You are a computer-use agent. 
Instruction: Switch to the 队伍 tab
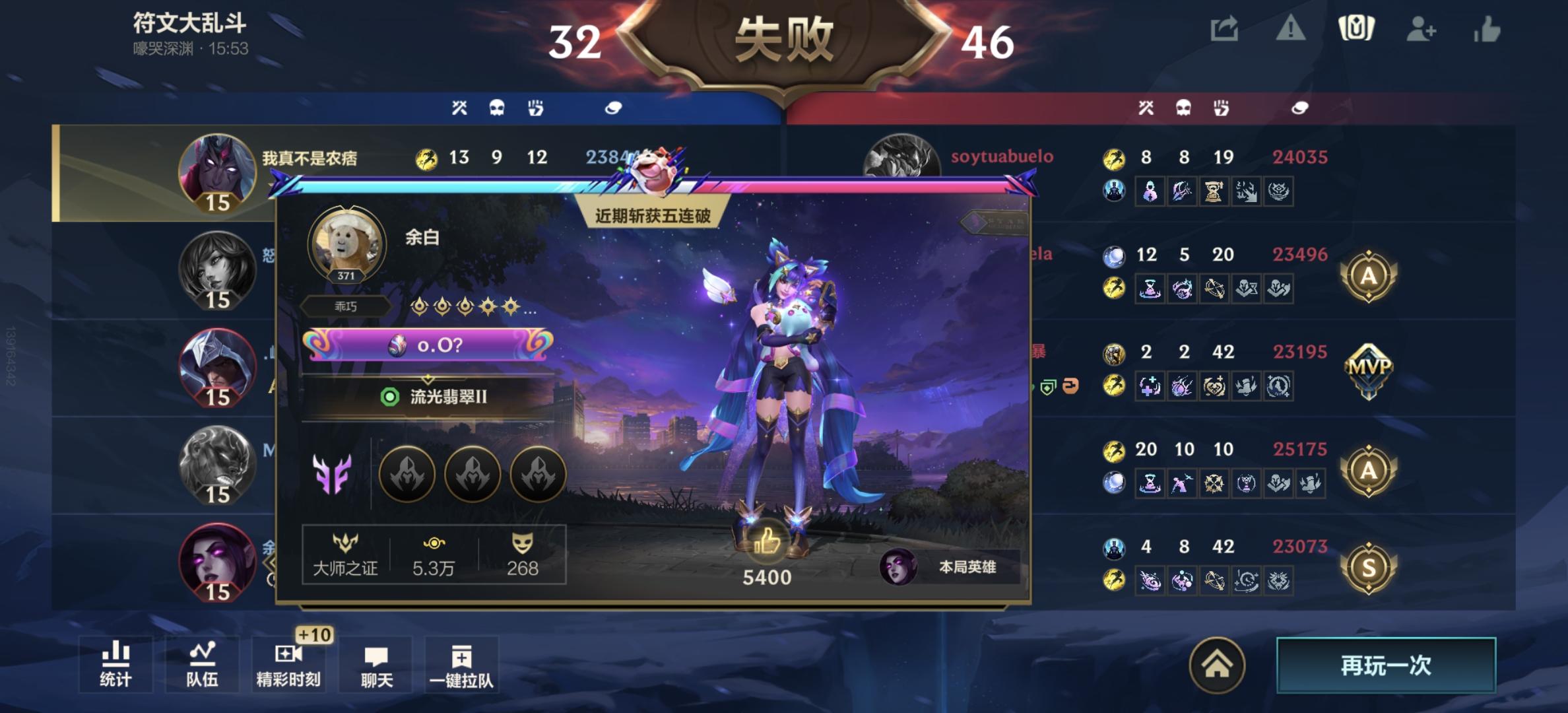(x=203, y=664)
